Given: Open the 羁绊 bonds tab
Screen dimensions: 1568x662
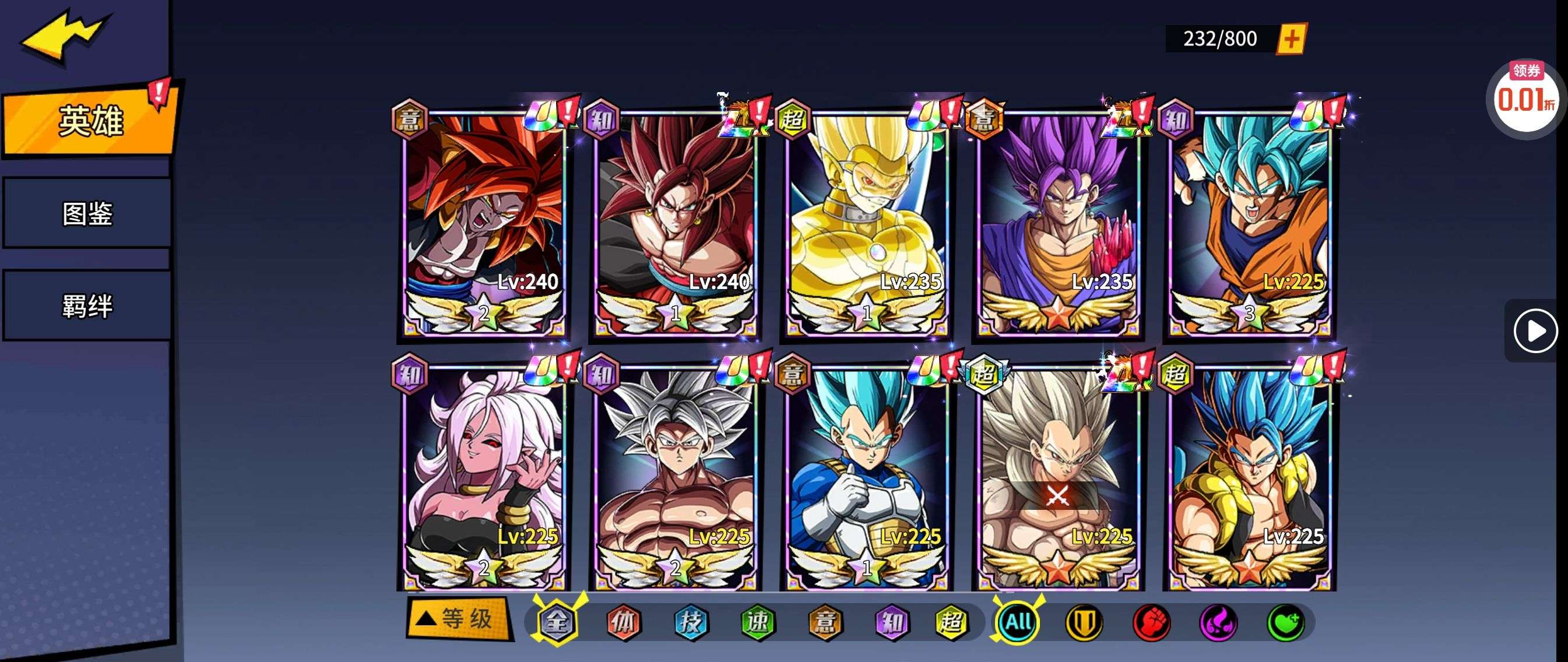Looking at the screenshot, I should [x=87, y=305].
